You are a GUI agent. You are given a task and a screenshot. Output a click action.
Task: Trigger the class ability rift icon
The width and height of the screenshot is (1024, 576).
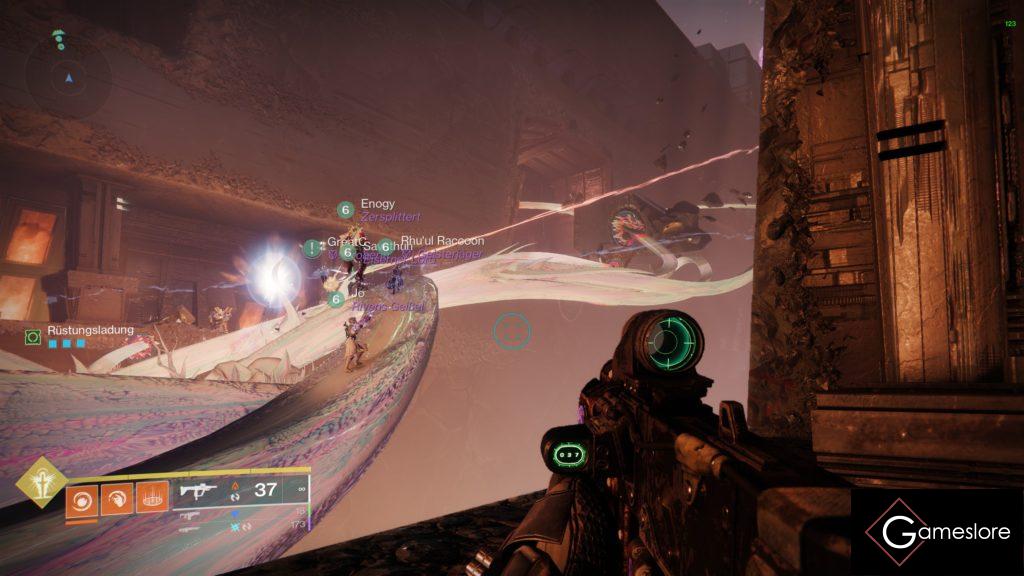[151, 498]
